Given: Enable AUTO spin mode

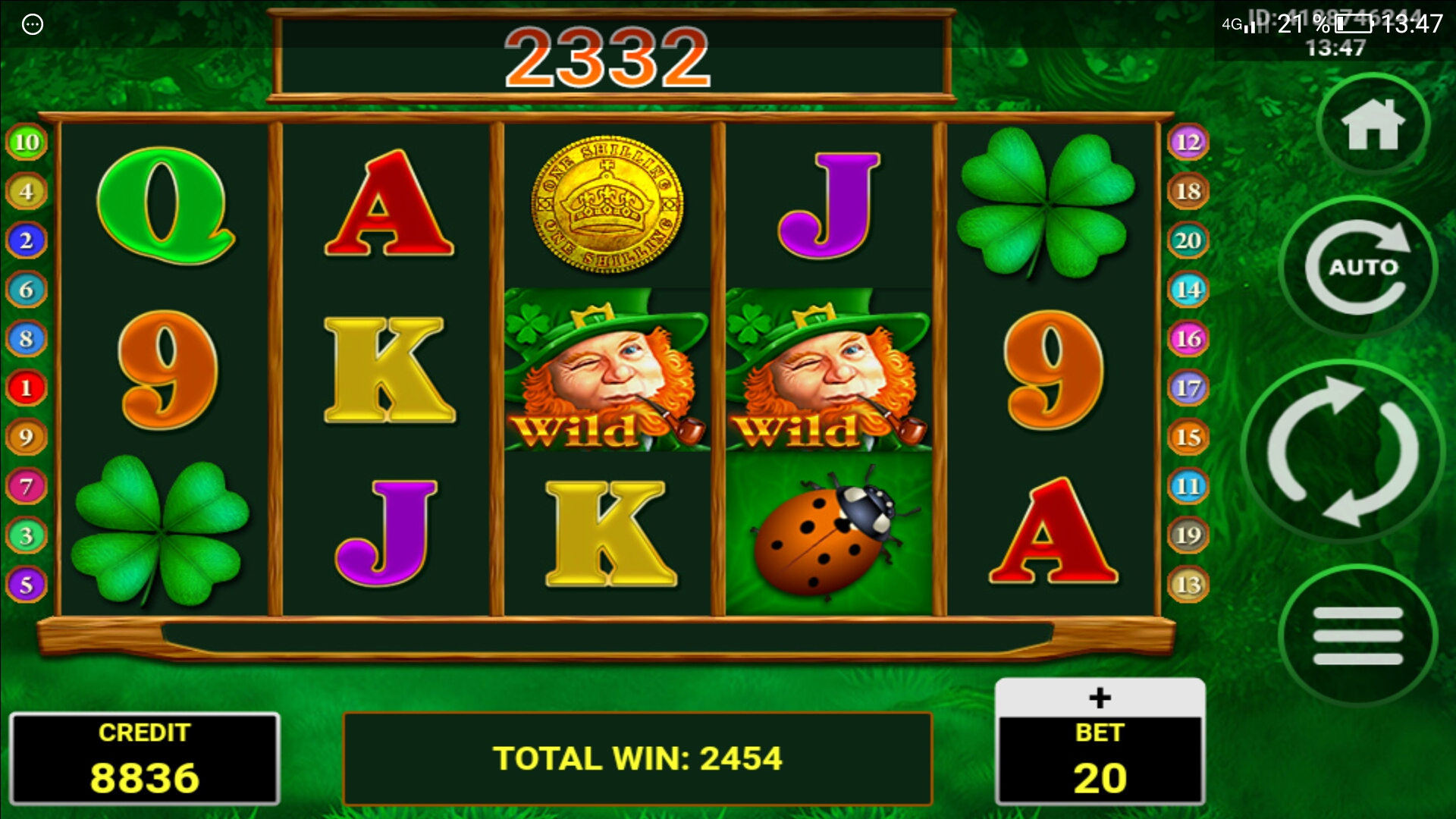Looking at the screenshot, I should coord(1358,267).
